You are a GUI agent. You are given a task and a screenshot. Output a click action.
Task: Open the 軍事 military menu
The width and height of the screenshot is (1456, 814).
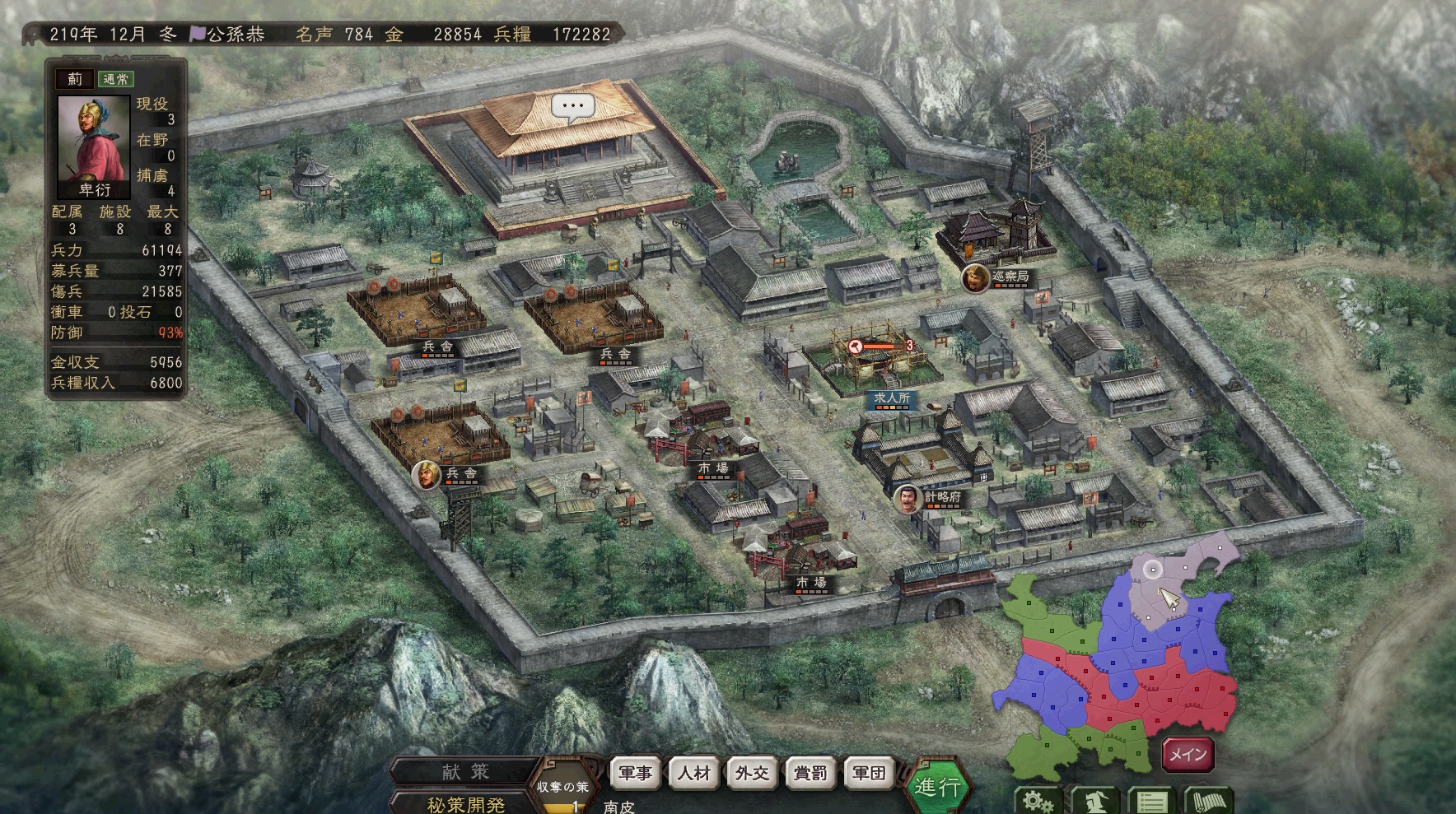coord(636,773)
